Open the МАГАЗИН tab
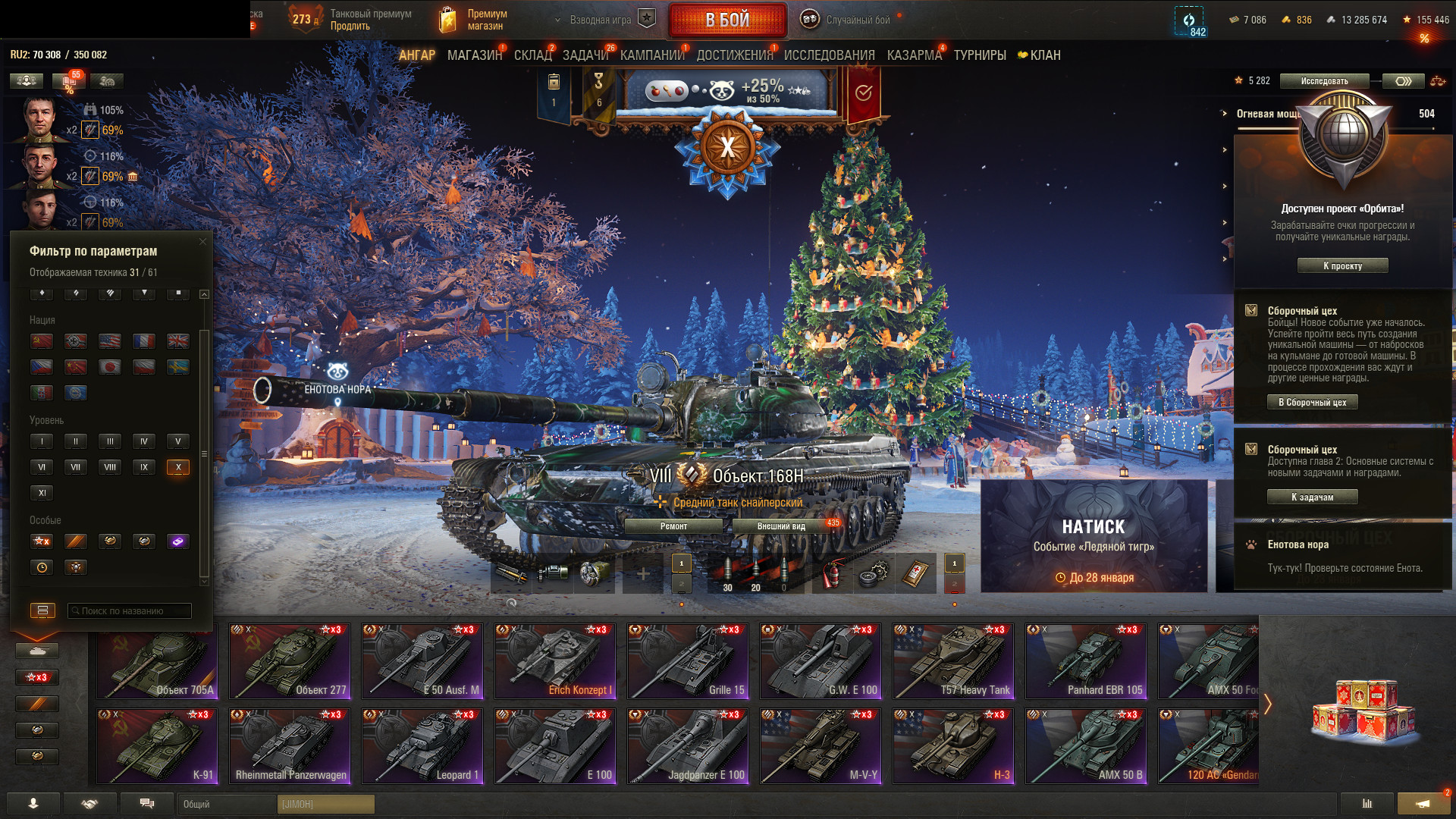The image size is (1456, 819). [x=474, y=55]
